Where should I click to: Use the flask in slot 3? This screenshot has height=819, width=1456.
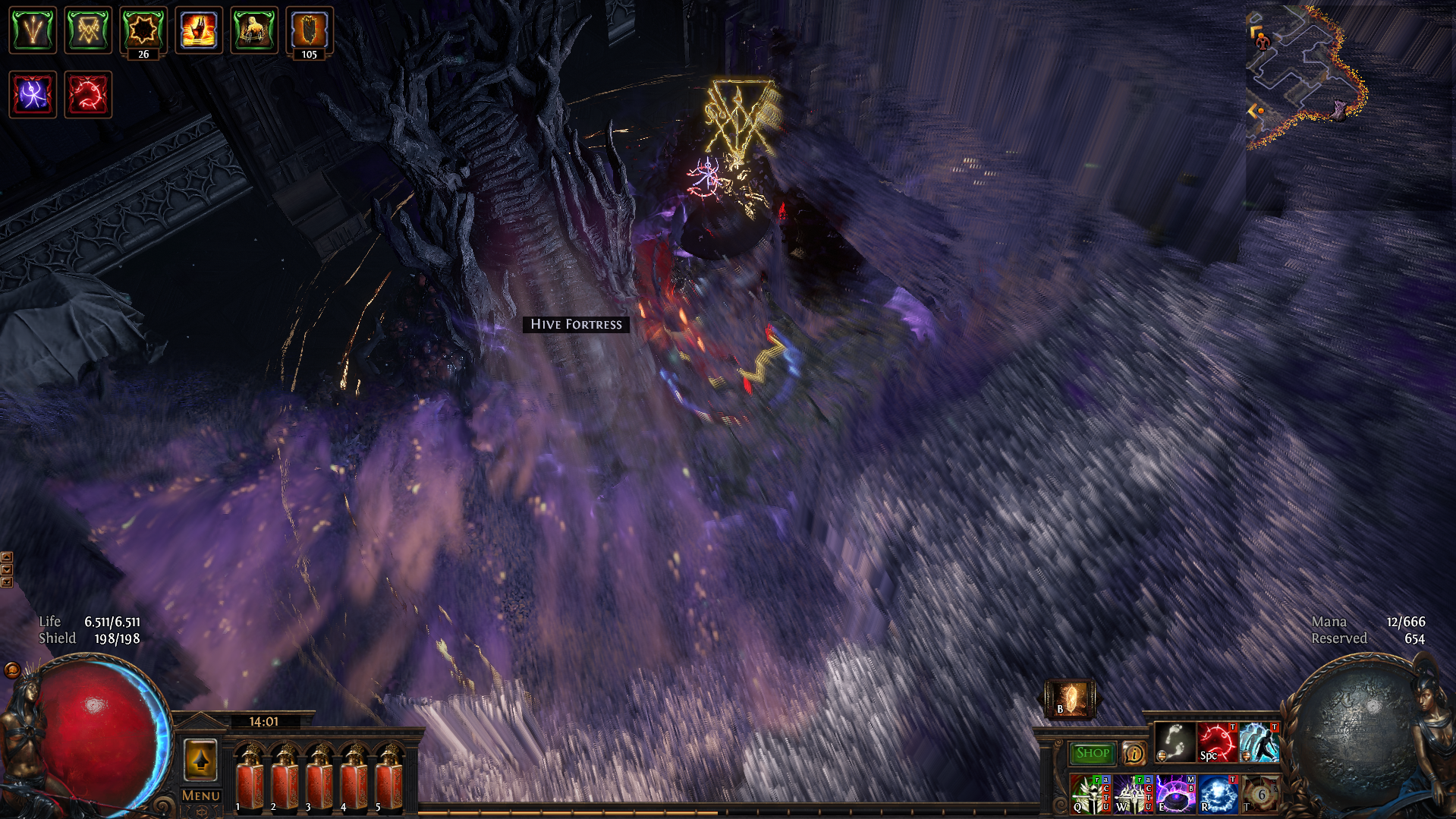pos(319,778)
